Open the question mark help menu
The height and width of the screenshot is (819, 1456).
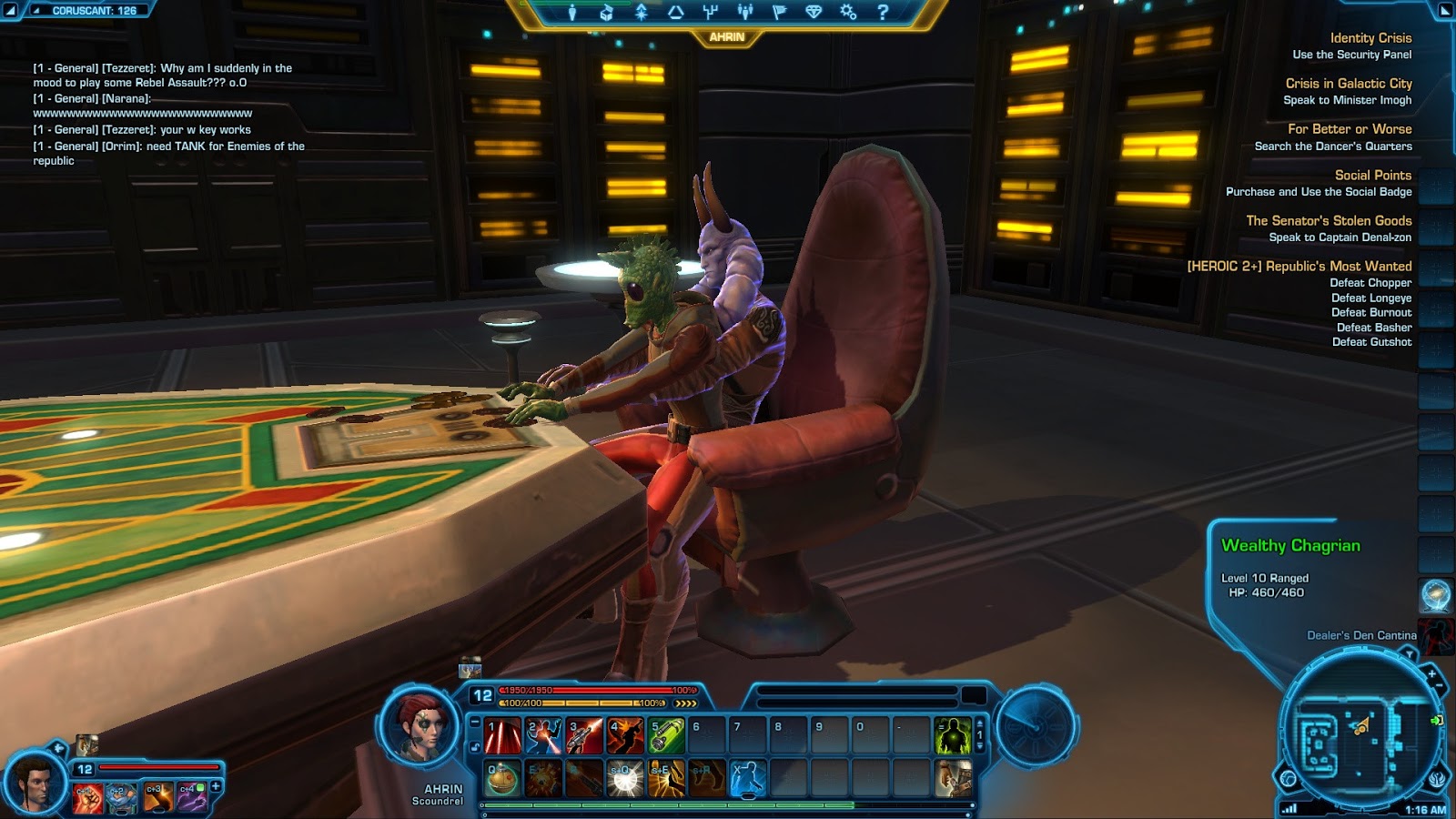click(x=882, y=12)
